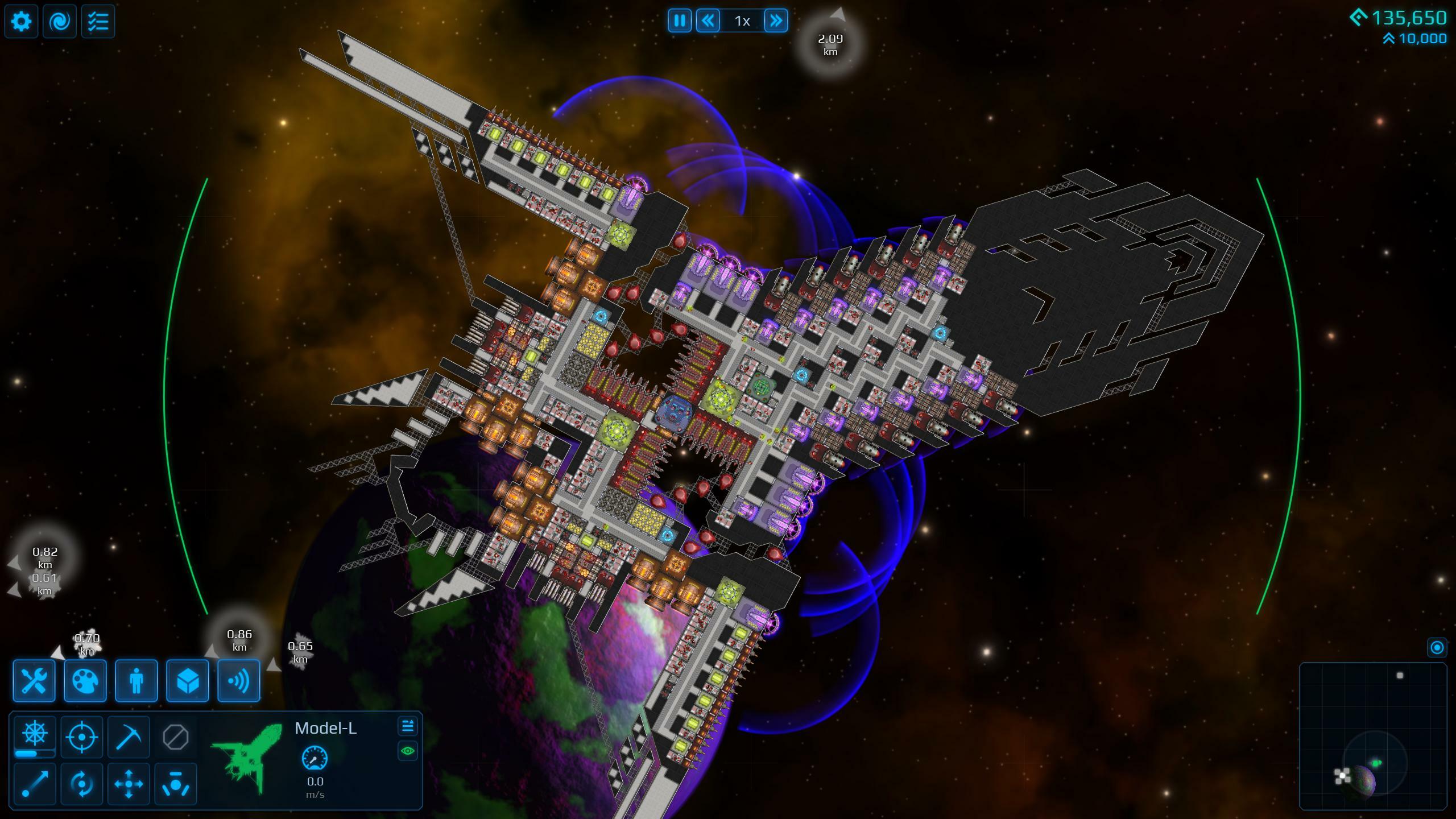The width and height of the screenshot is (1456, 819).
Task: Open the paint palette mode
Action: point(85,681)
